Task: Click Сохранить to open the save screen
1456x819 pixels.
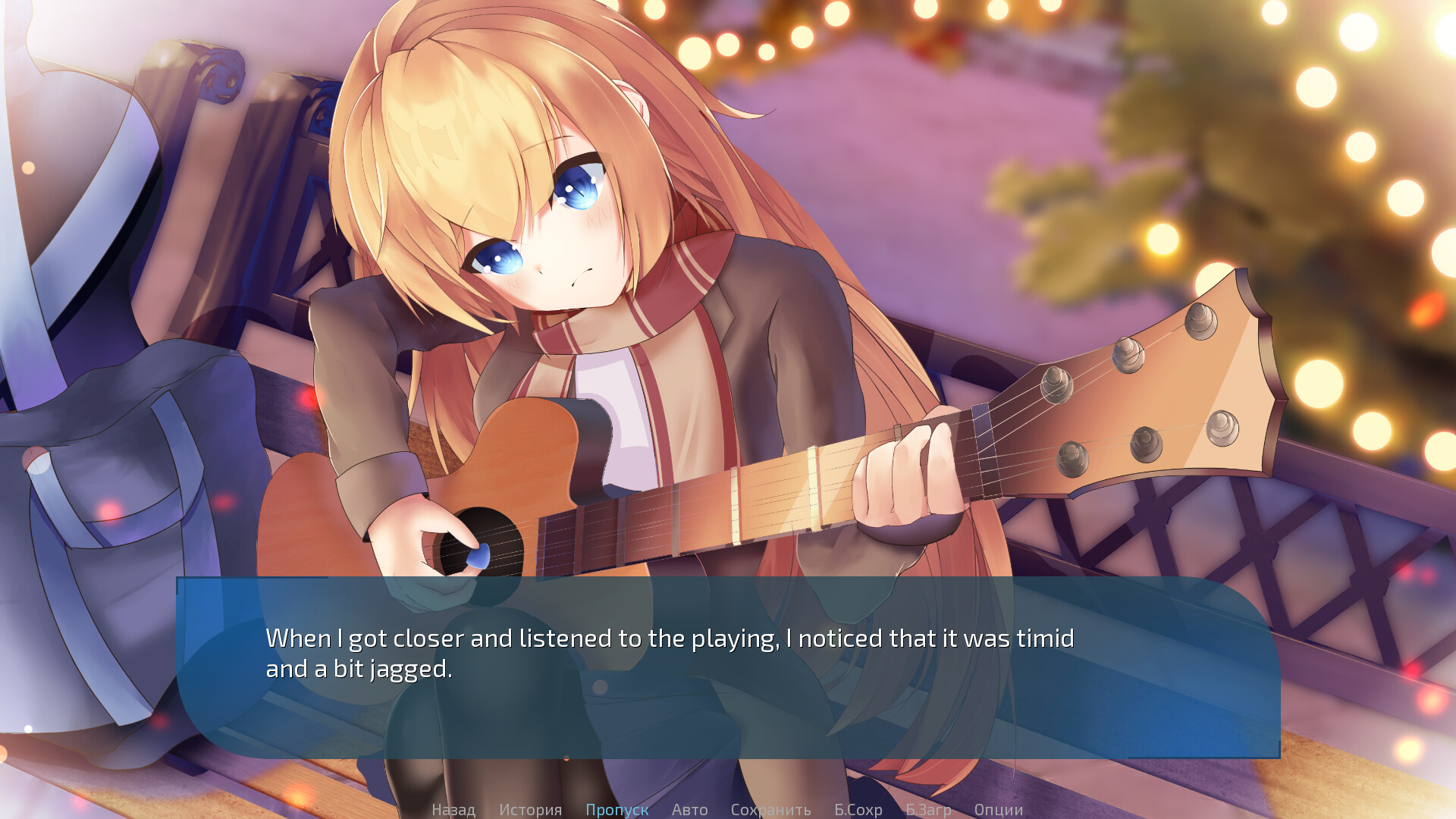Action: tap(770, 809)
